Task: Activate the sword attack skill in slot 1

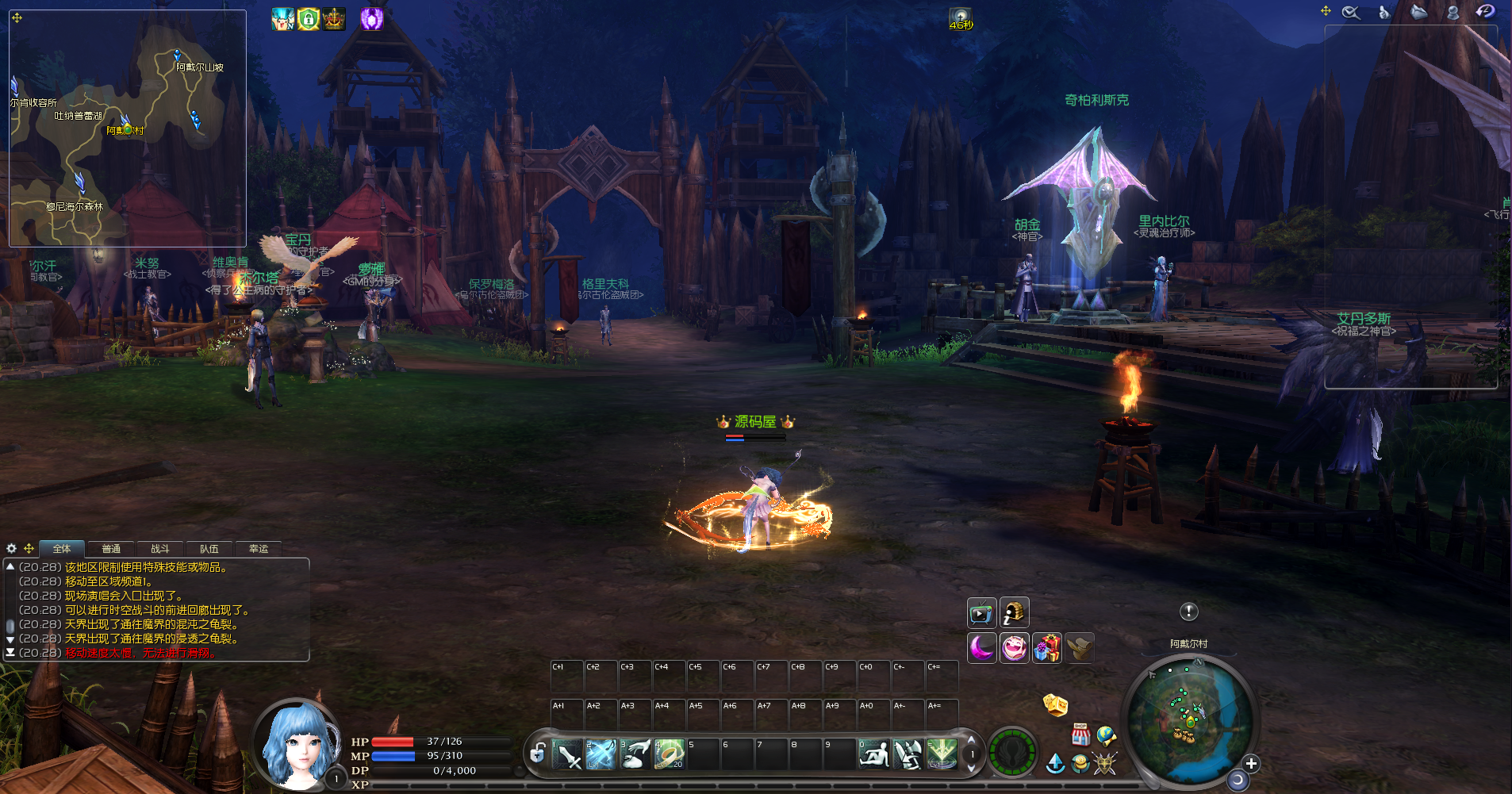Action: (x=567, y=754)
